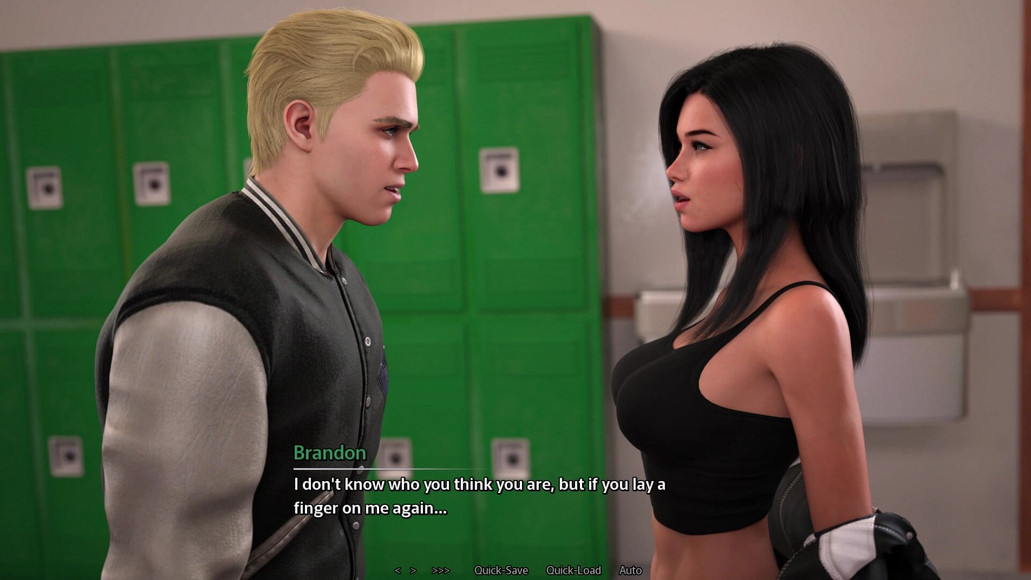
Task: Toggle Auto dialogue advance
Action: [630, 570]
